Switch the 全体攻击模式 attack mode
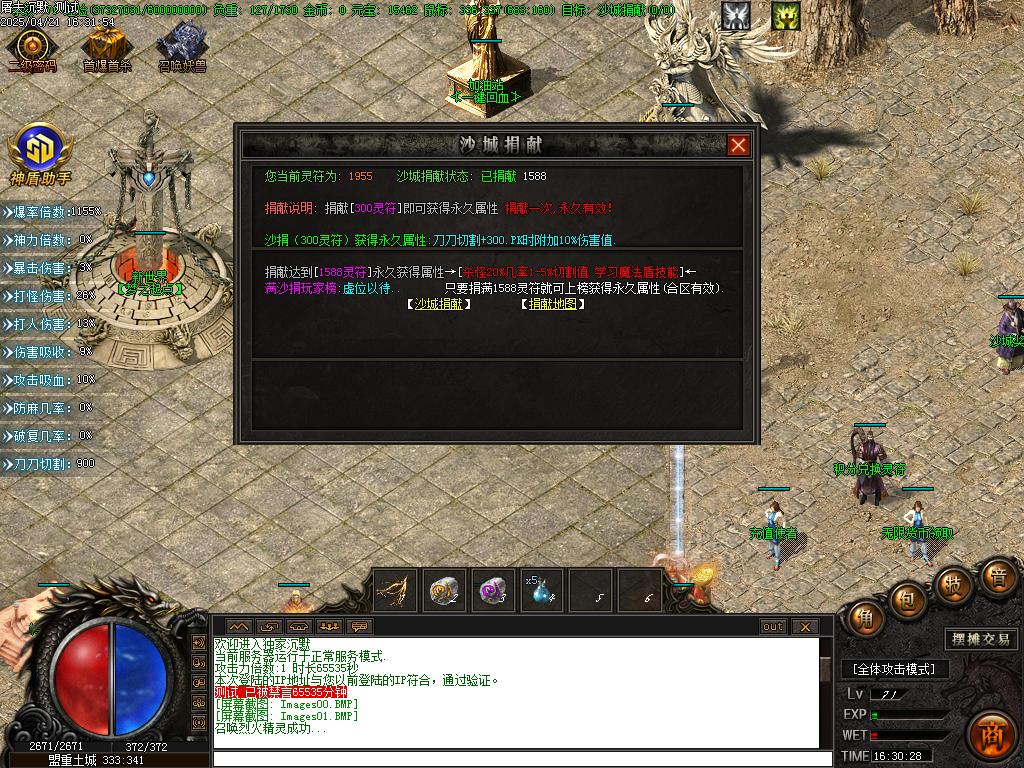Image resolution: width=1024 pixels, height=768 pixels. point(894,669)
